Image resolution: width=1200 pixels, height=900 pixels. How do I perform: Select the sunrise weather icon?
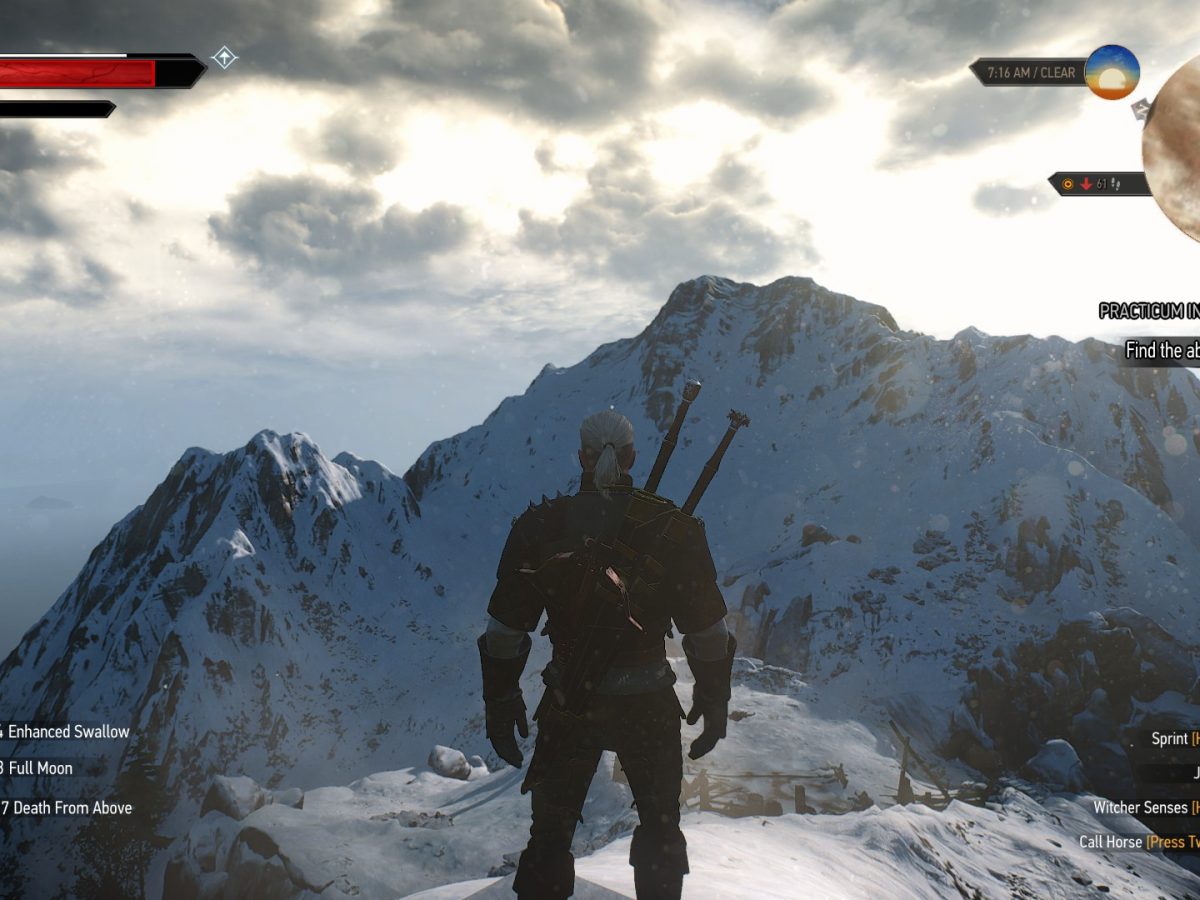pos(1112,72)
